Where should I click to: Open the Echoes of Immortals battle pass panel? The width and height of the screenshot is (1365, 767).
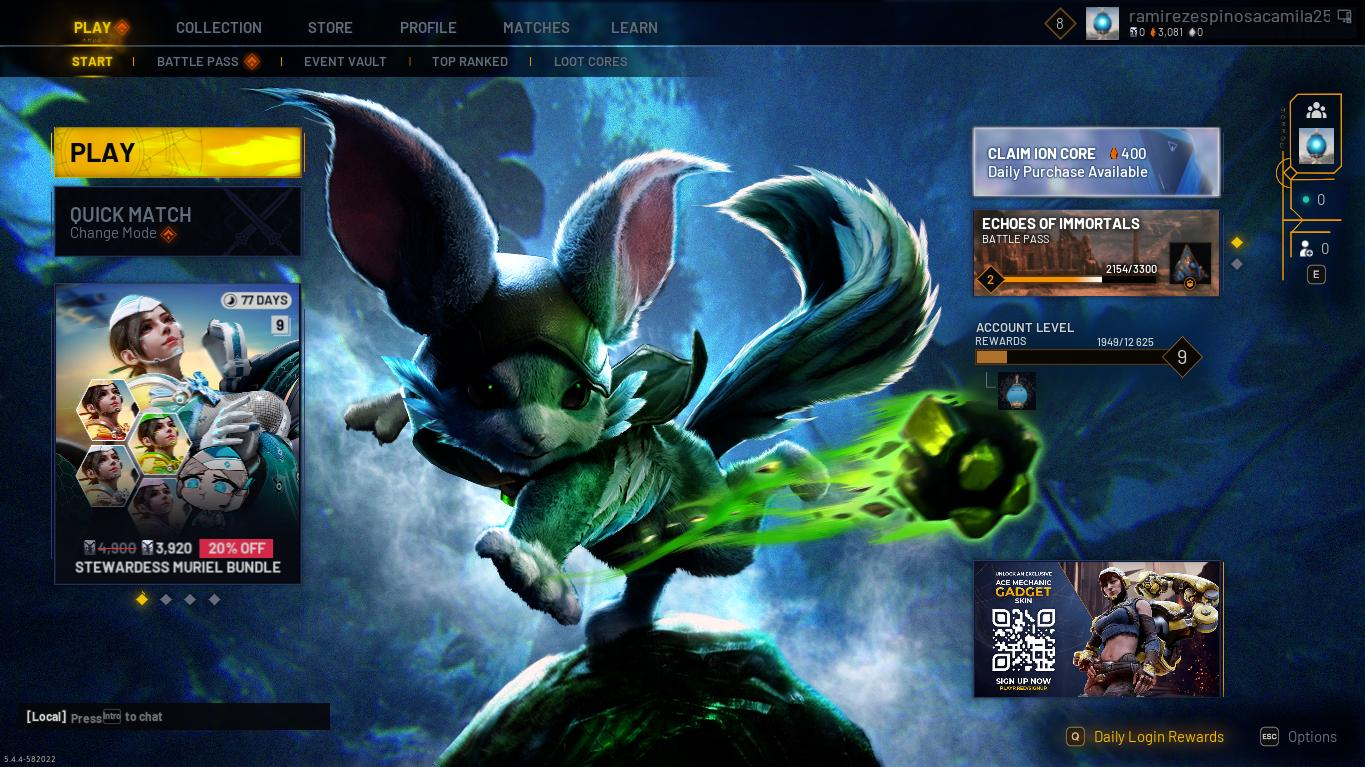coord(1096,253)
